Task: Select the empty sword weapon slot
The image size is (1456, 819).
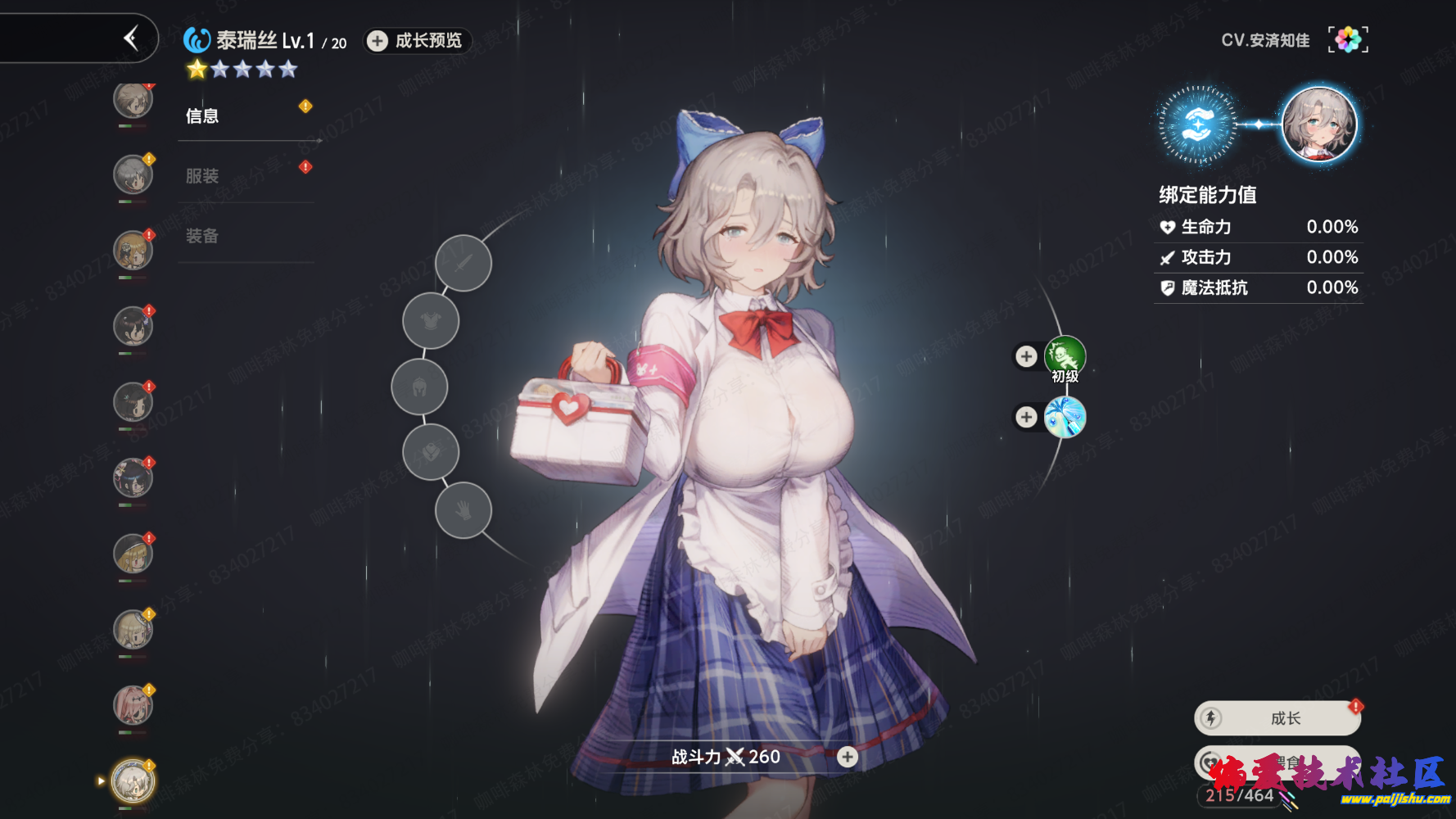Action: 463,263
